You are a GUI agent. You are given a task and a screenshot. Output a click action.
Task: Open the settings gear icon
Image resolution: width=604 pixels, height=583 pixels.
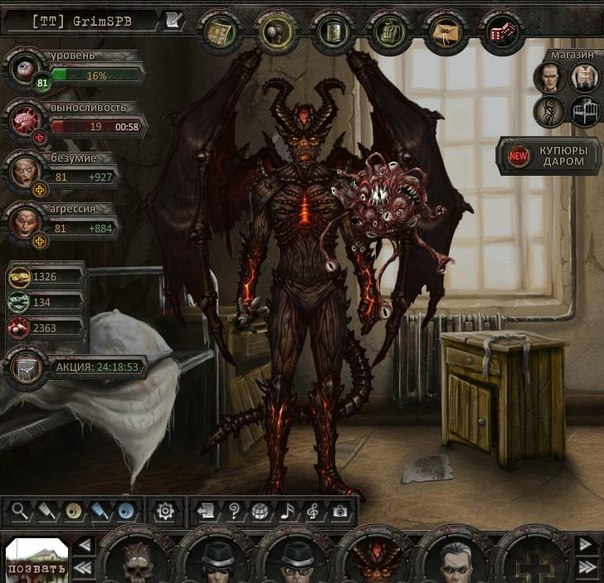point(166,511)
